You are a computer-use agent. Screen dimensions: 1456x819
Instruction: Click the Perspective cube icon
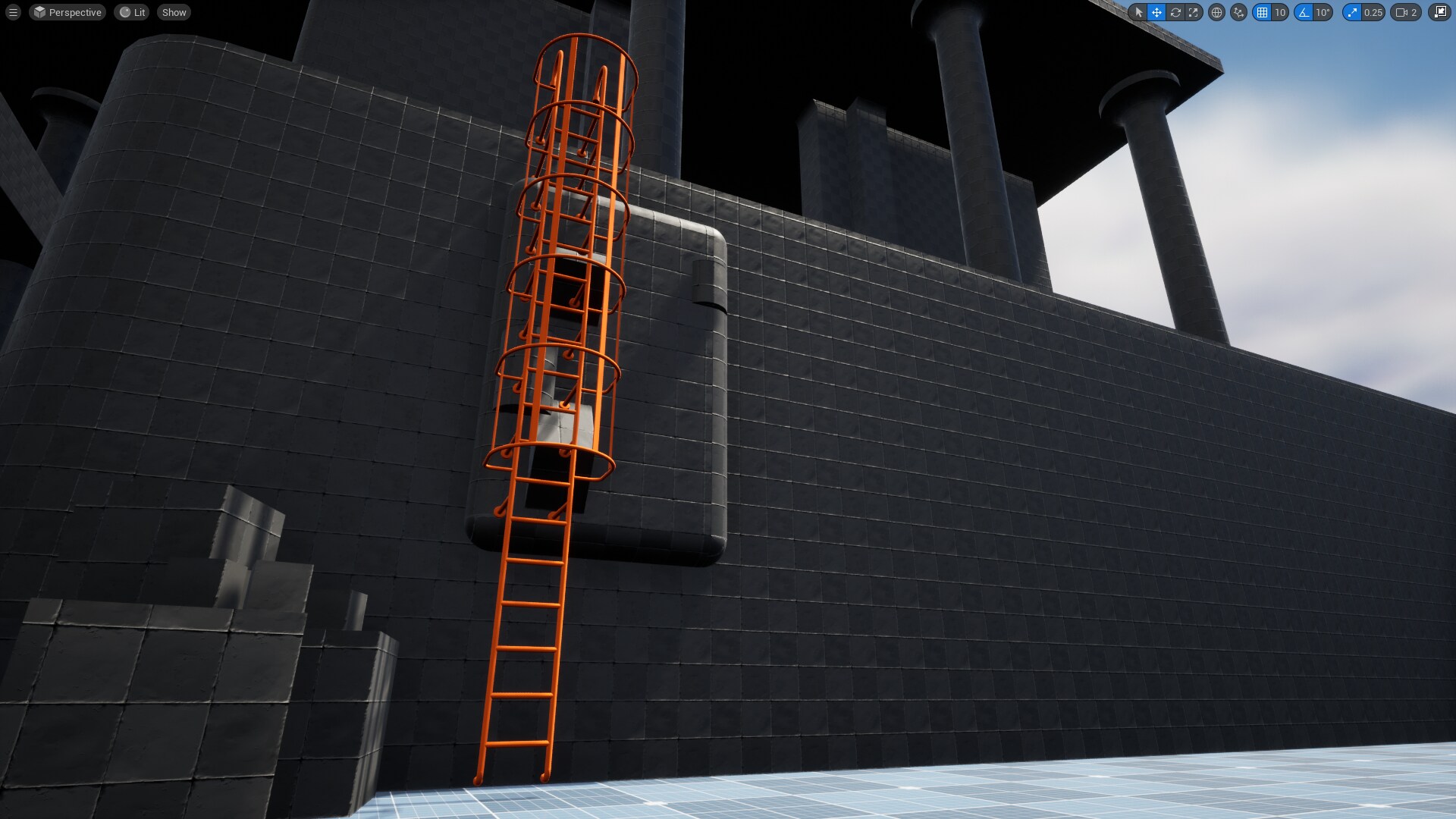coord(39,12)
